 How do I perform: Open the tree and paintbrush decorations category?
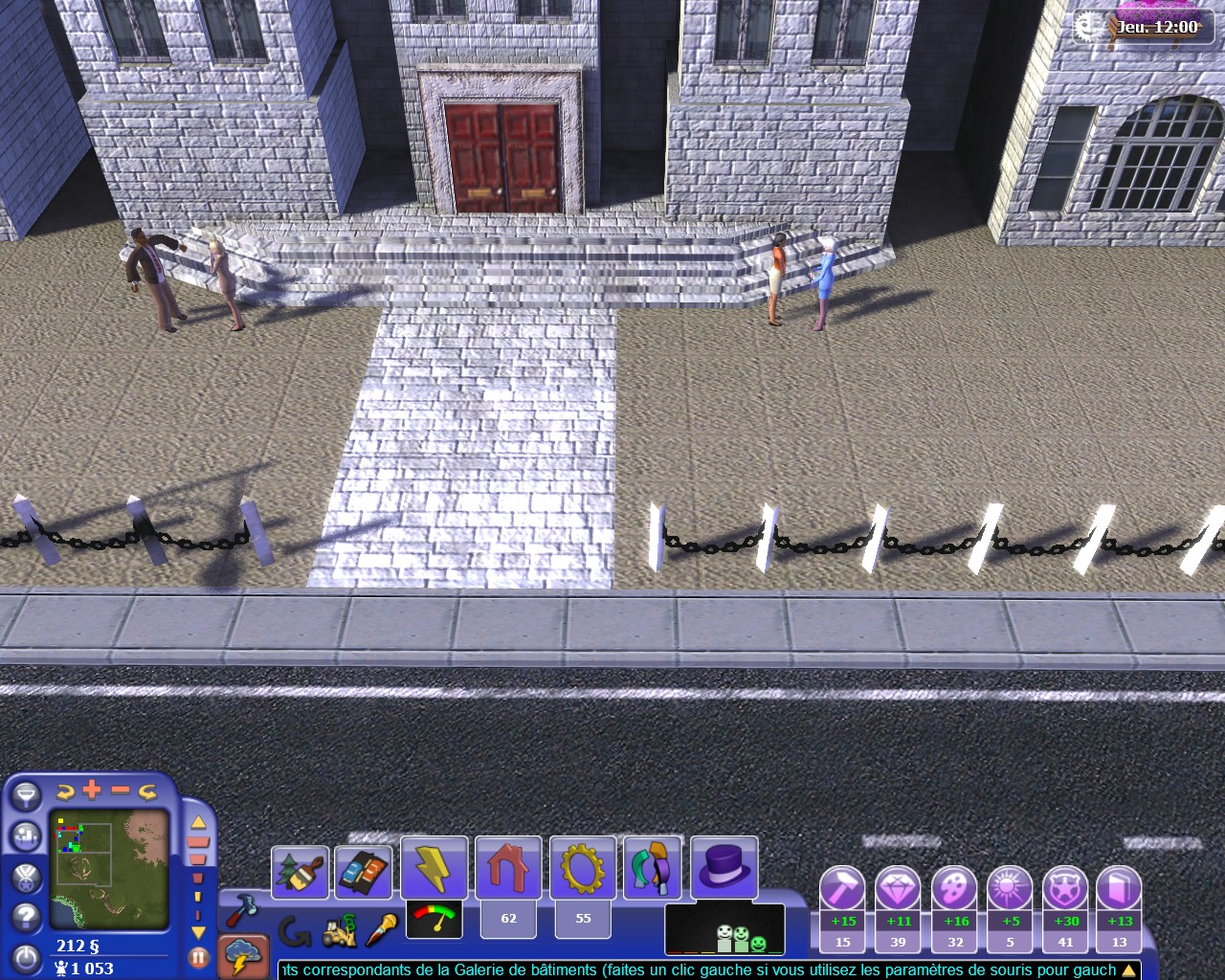point(301,872)
